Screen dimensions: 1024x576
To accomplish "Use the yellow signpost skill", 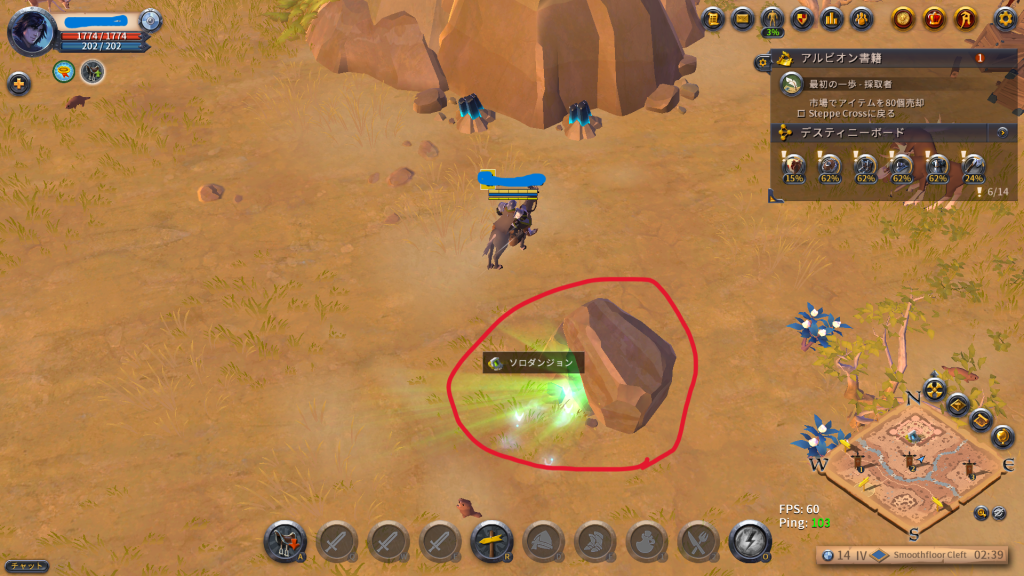I will point(491,541).
